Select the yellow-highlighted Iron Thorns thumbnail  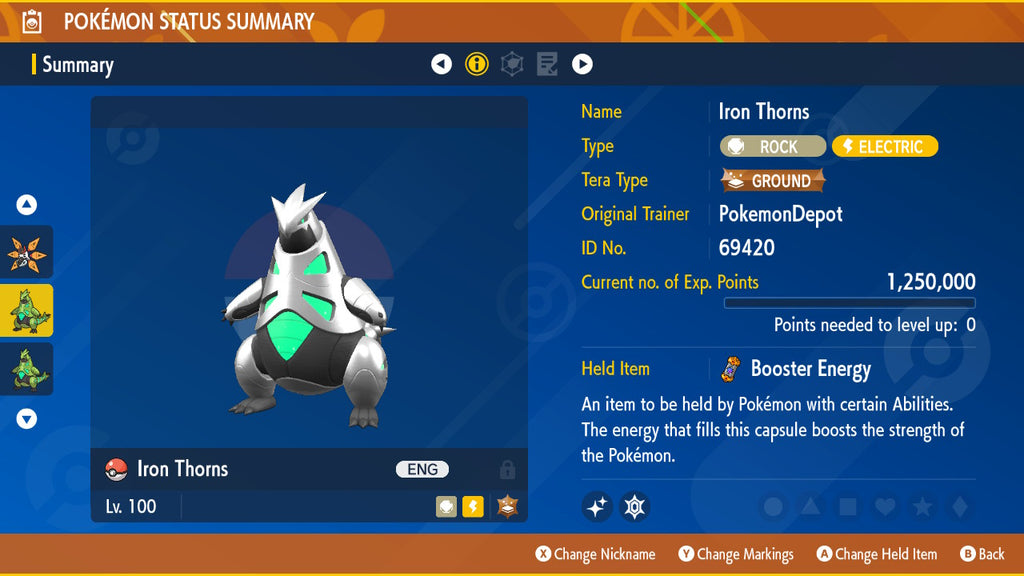pyautogui.click(x=26, y=310)
